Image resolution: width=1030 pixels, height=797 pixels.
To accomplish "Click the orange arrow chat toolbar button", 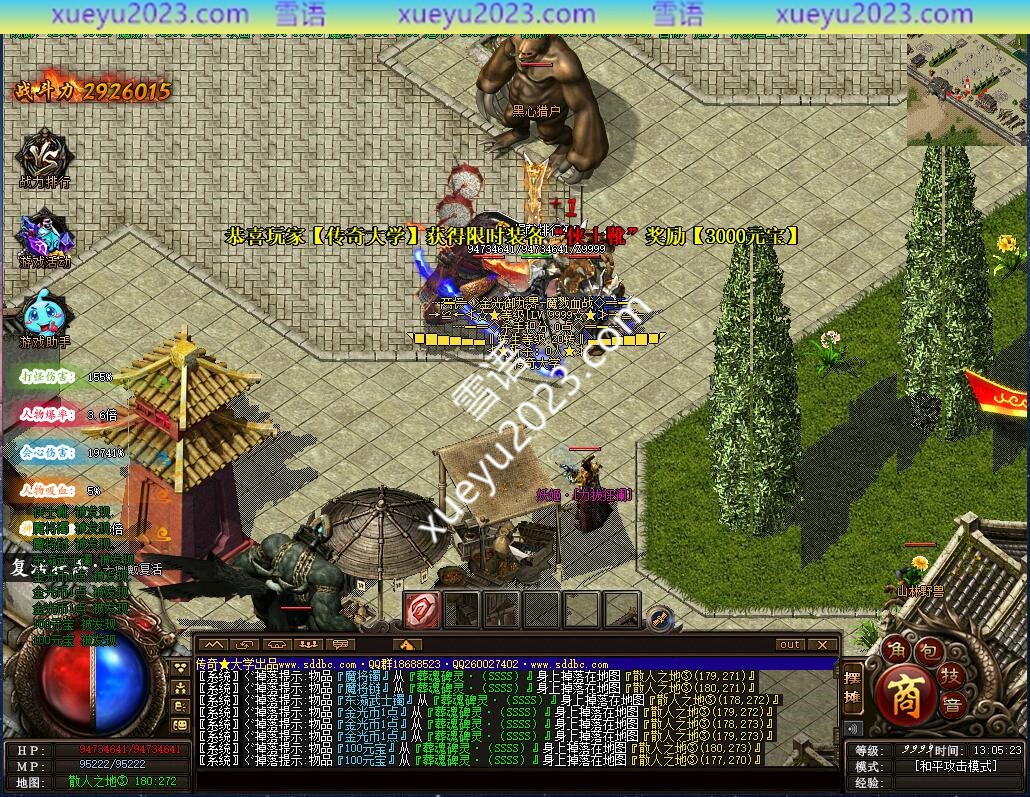I will [406, 645].
